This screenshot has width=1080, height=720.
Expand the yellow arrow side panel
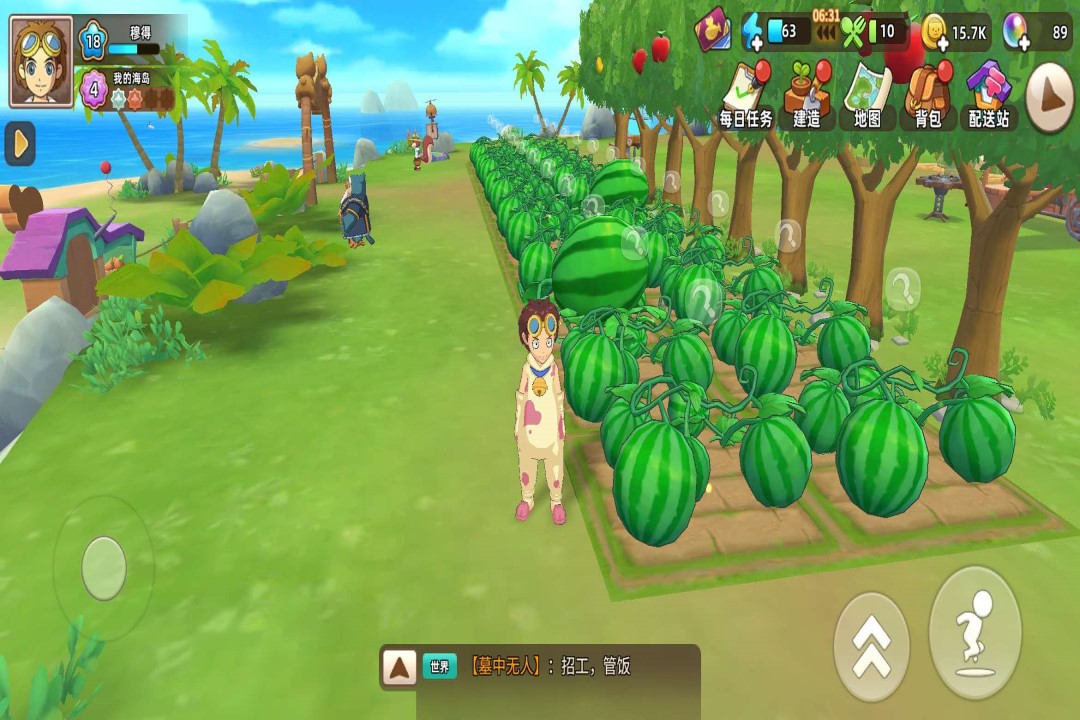[x=19, y=144]
